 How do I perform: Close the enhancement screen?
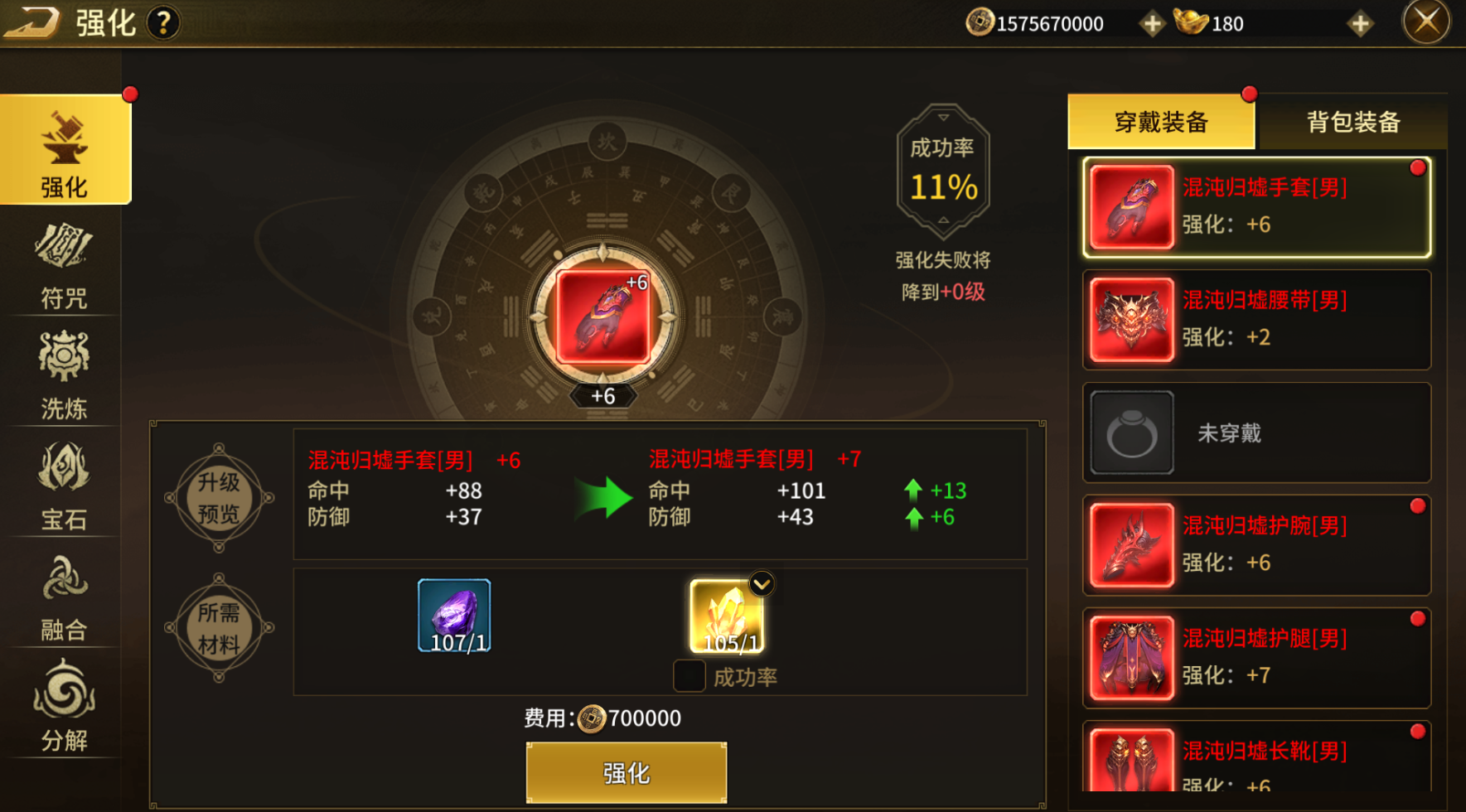point(1425,22)
